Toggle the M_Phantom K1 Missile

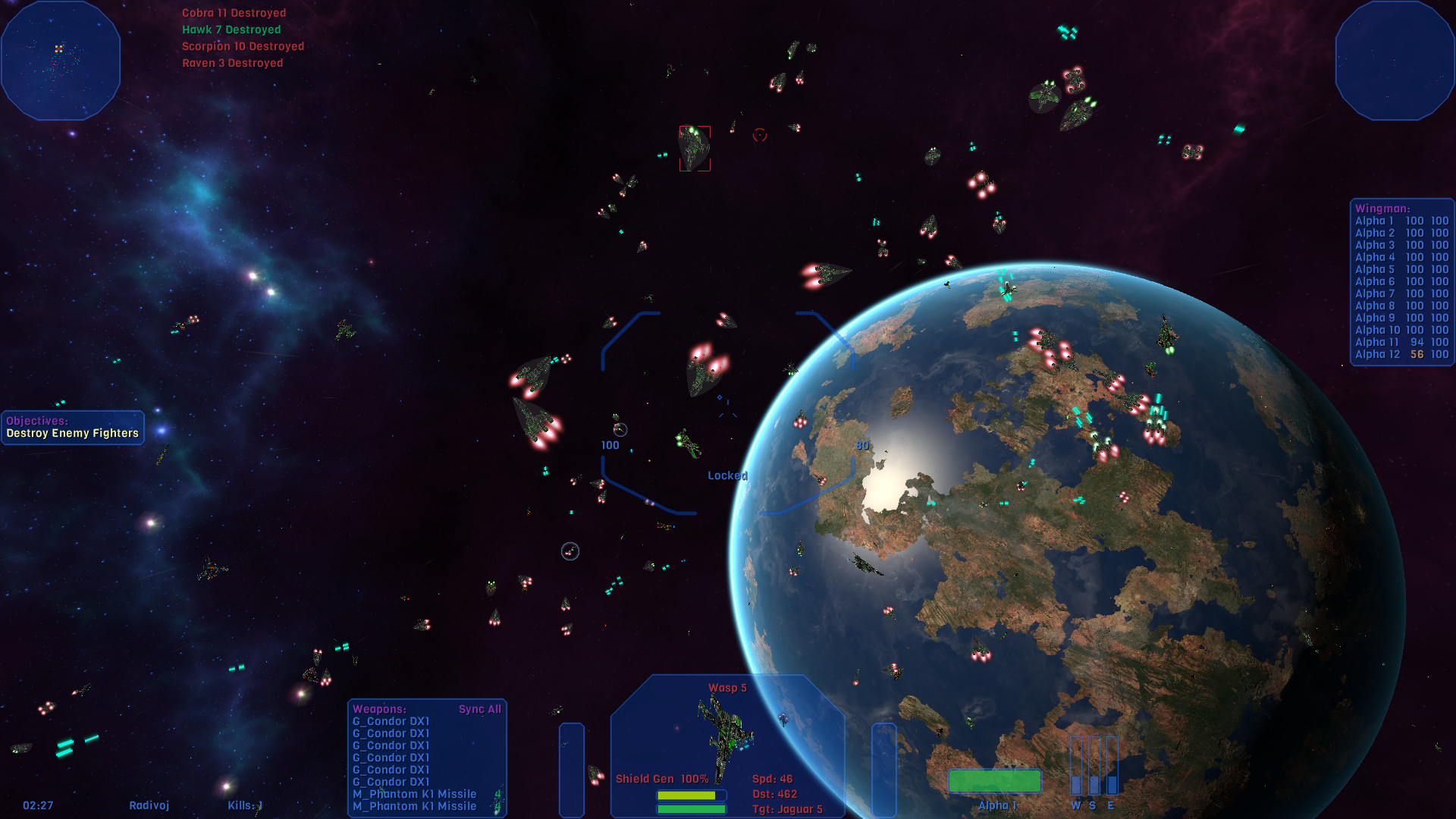tap(414, 793)
